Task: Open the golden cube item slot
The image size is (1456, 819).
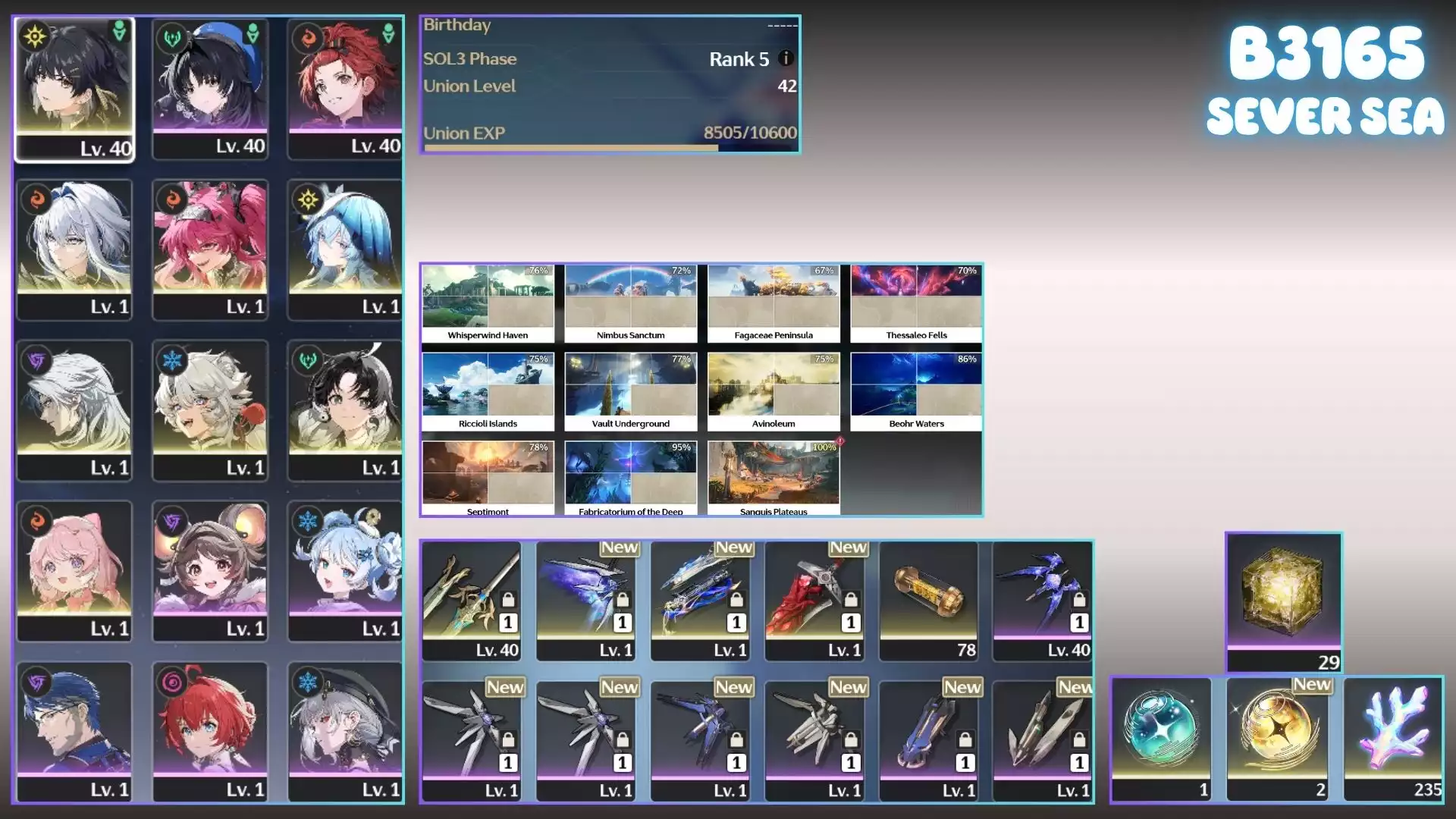Action: [1283, 601]
